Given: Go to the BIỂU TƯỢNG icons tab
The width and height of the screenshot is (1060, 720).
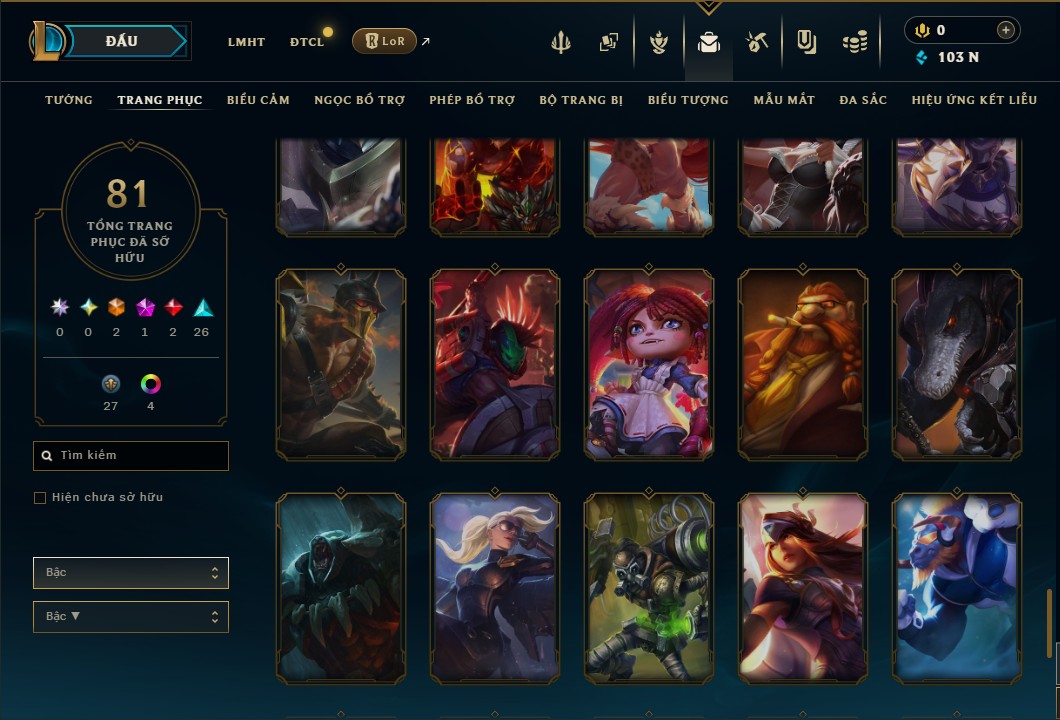Looking at the screenshot, I should pos(688,100).
